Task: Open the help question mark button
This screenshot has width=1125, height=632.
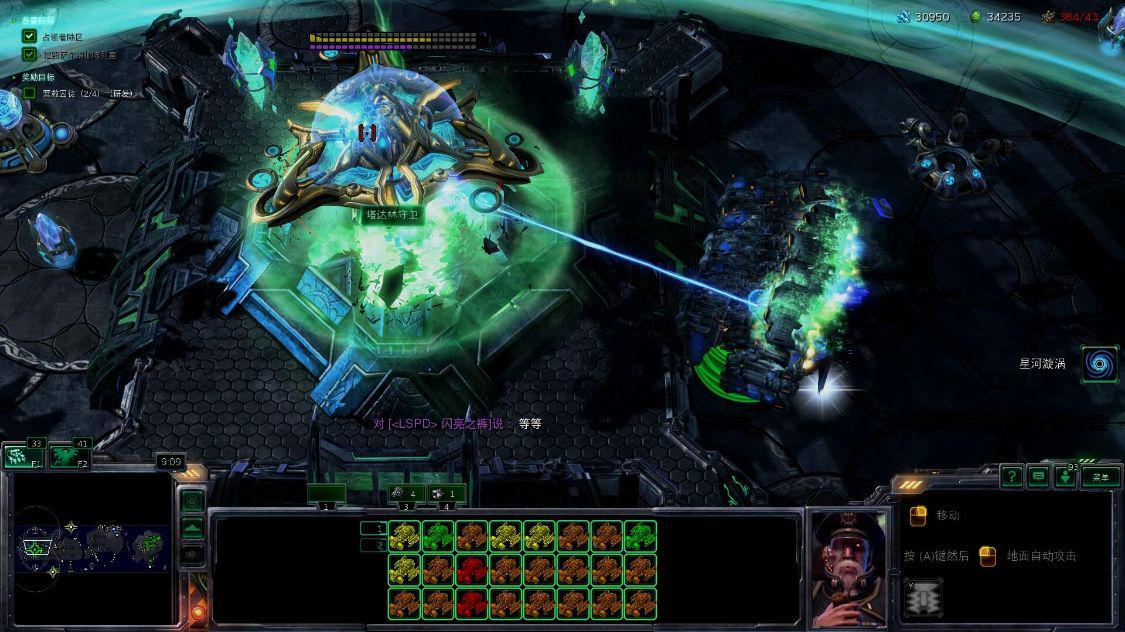Action: [1013, 477]
